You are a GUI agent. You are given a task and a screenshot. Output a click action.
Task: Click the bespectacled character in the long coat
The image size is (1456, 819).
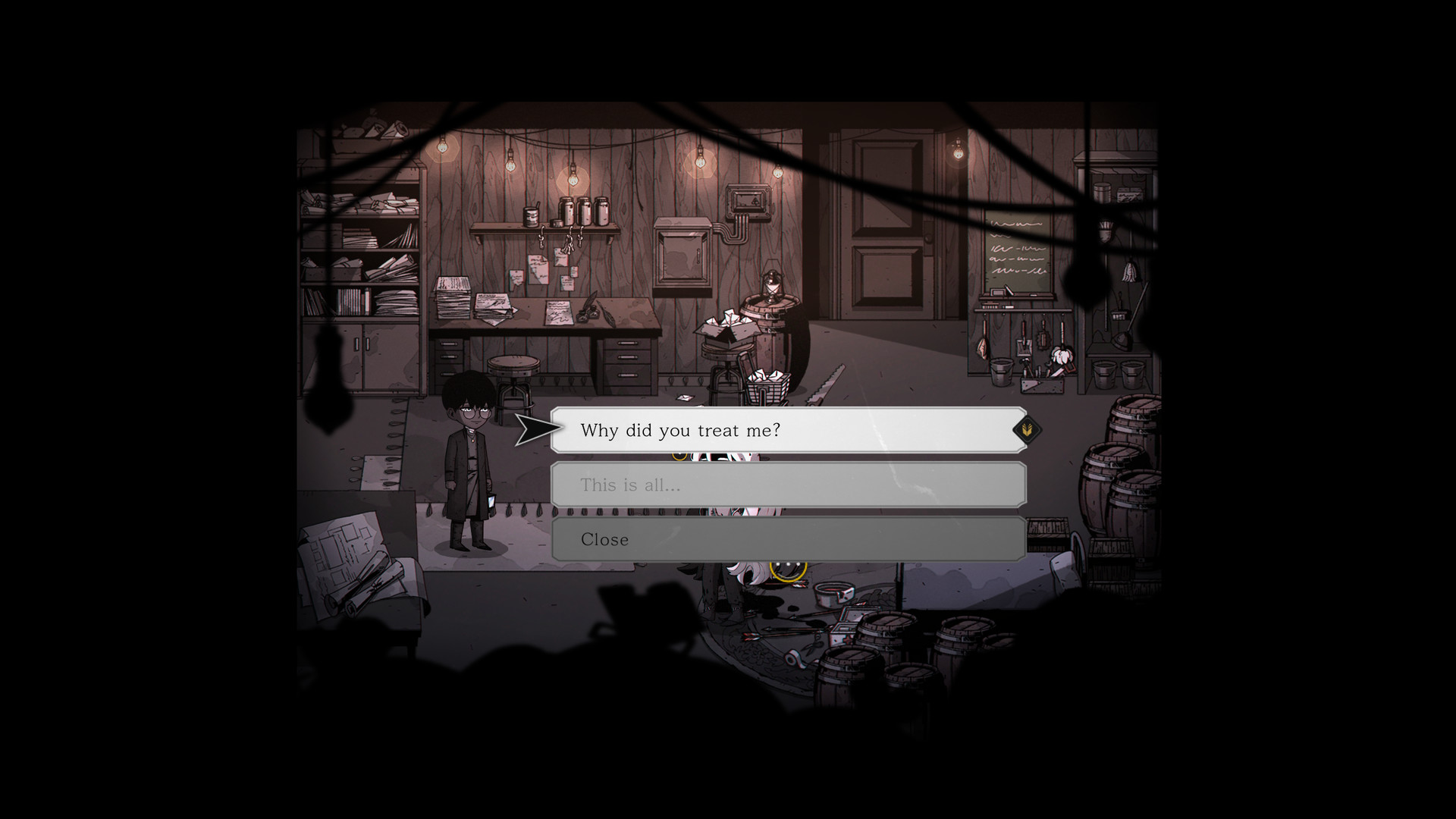tap(469, 463)
